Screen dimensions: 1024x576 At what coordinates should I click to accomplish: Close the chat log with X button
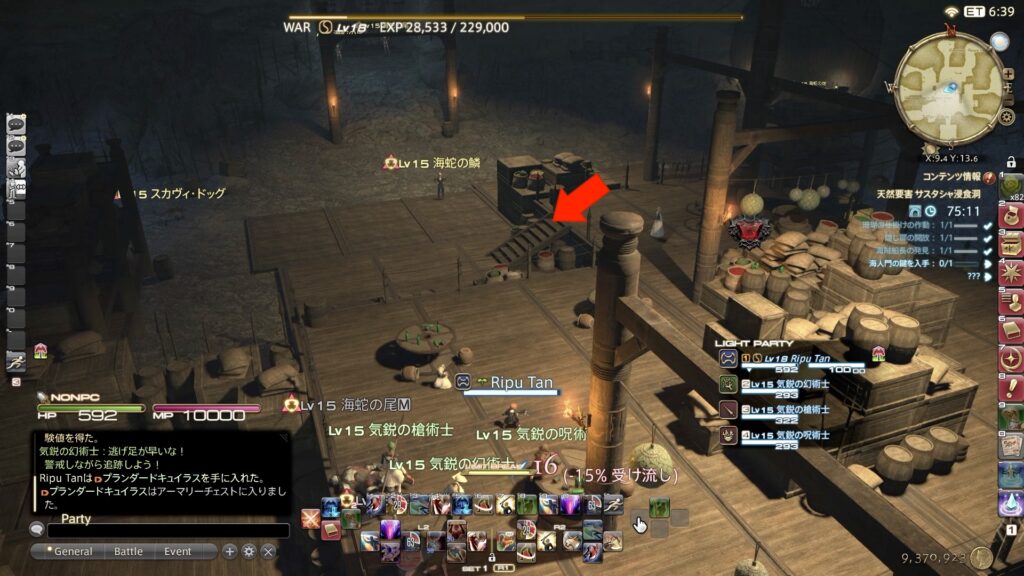pos(268,551)
